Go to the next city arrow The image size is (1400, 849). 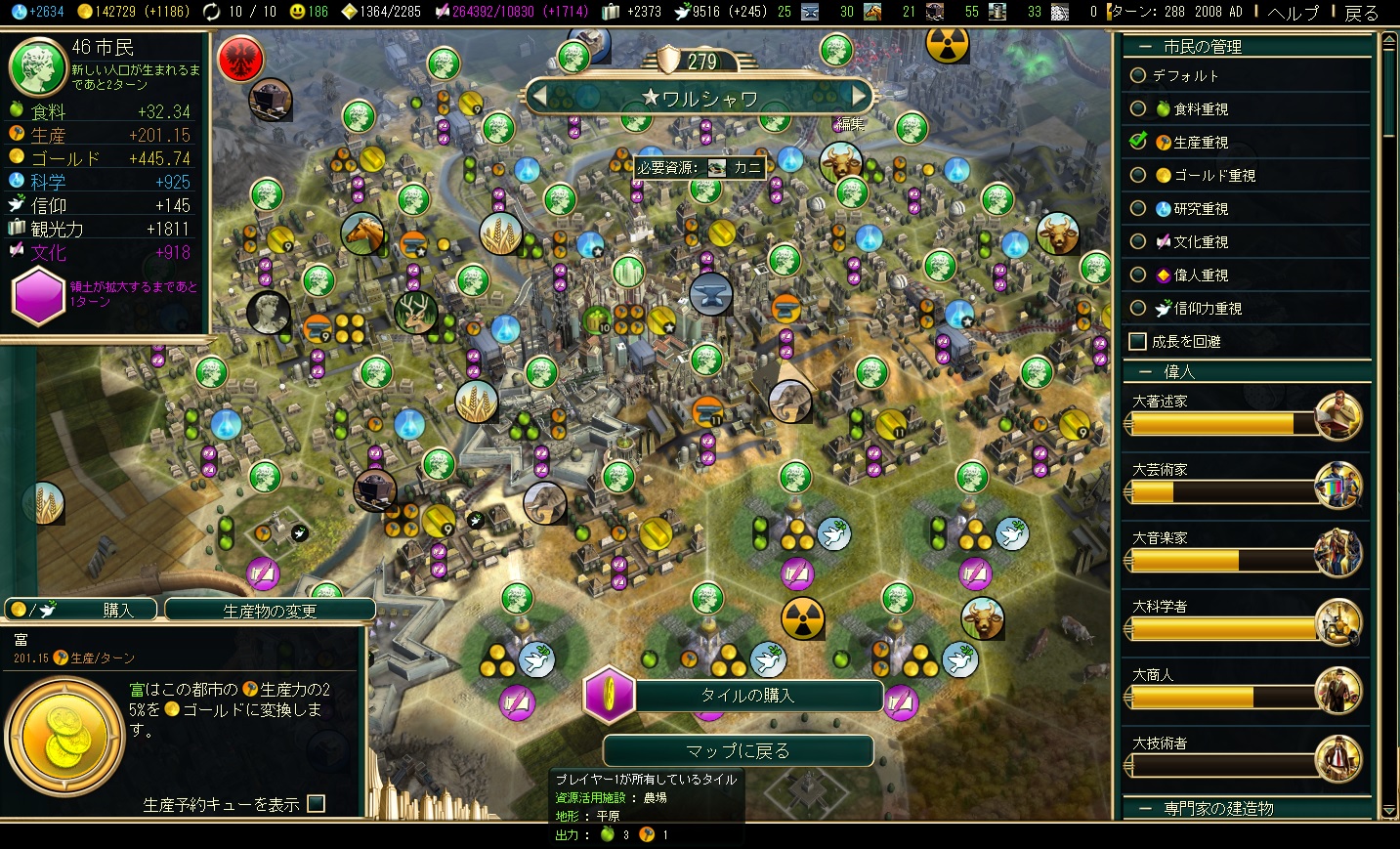[x=859, y=97]
